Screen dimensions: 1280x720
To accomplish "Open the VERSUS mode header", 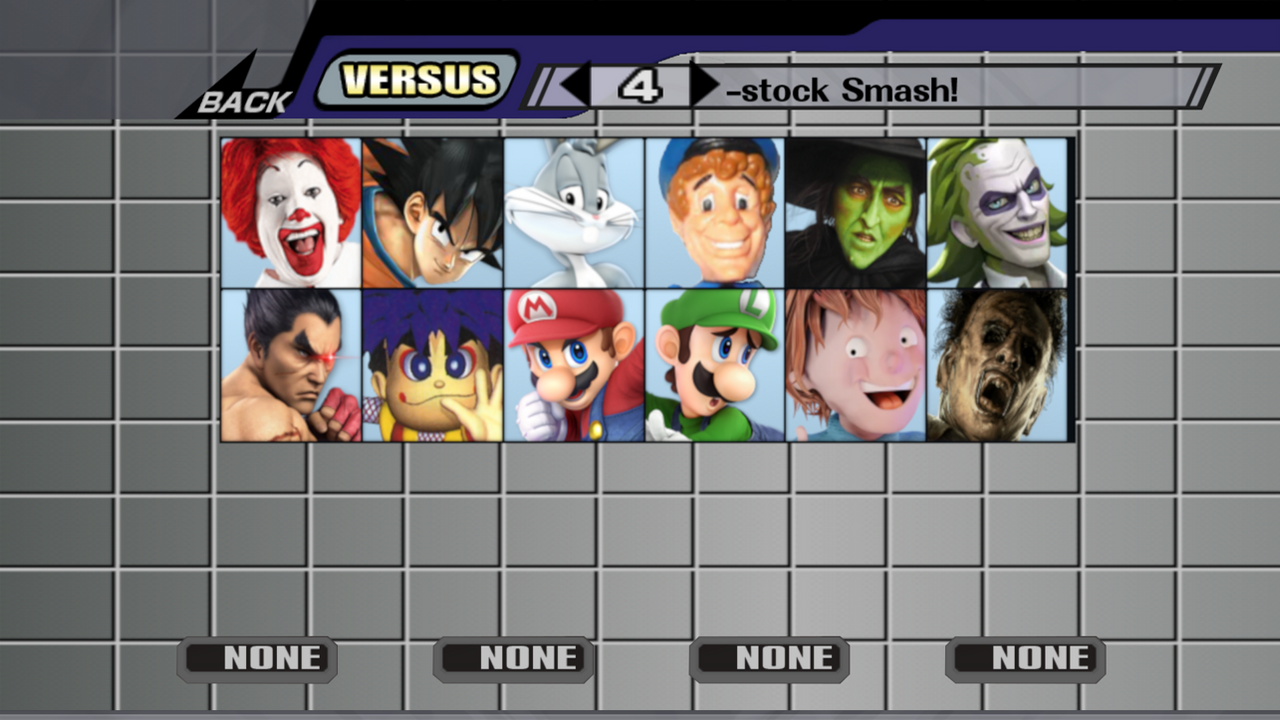I will [419, 79].
